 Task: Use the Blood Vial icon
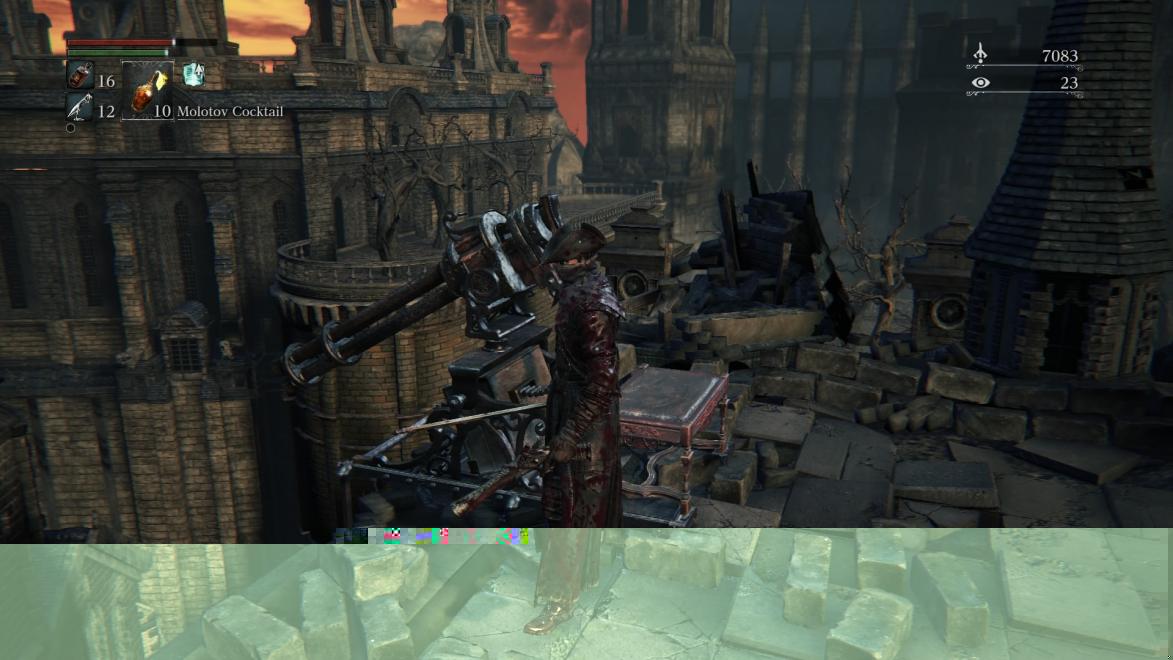80,75
